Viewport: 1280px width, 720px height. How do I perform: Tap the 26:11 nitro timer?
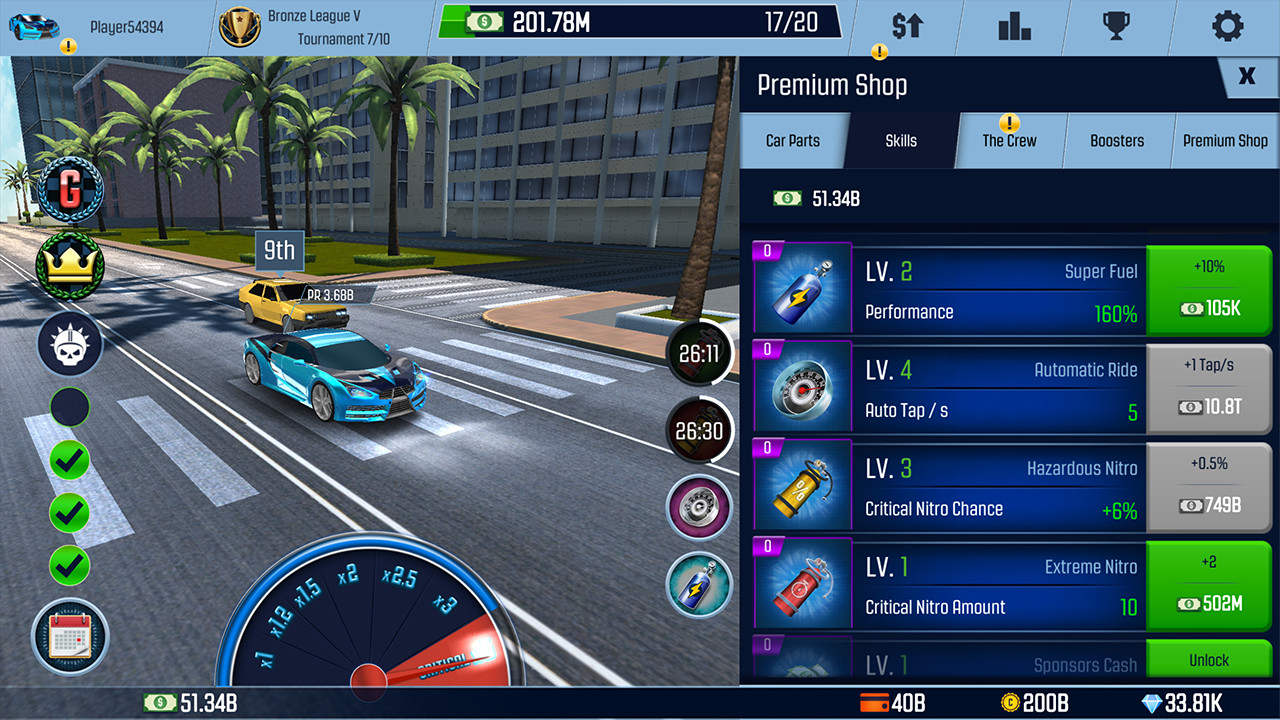pos(698,353)
